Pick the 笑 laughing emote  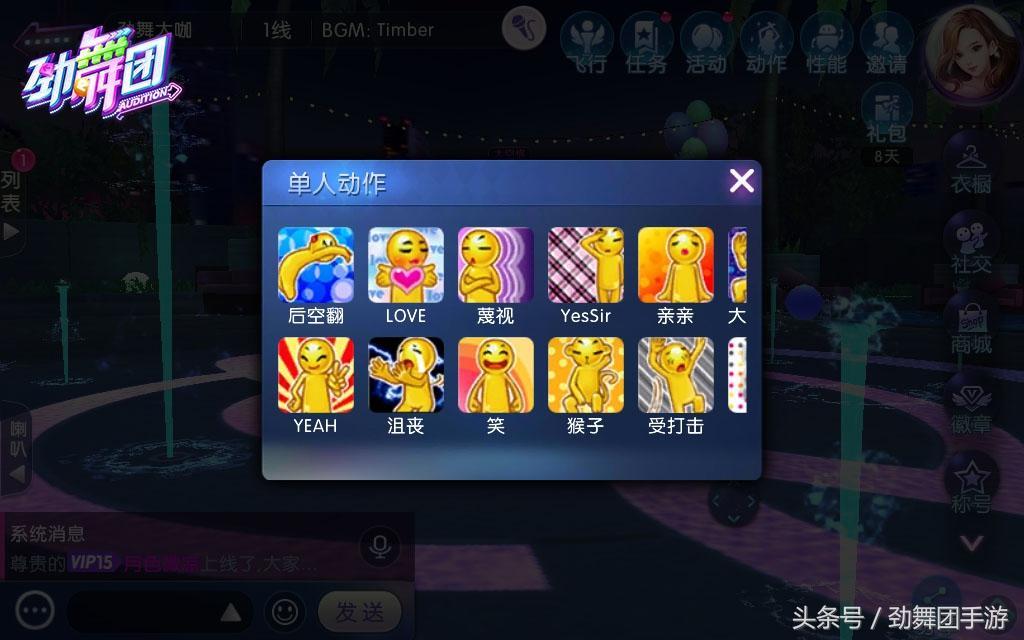point(495,375)
